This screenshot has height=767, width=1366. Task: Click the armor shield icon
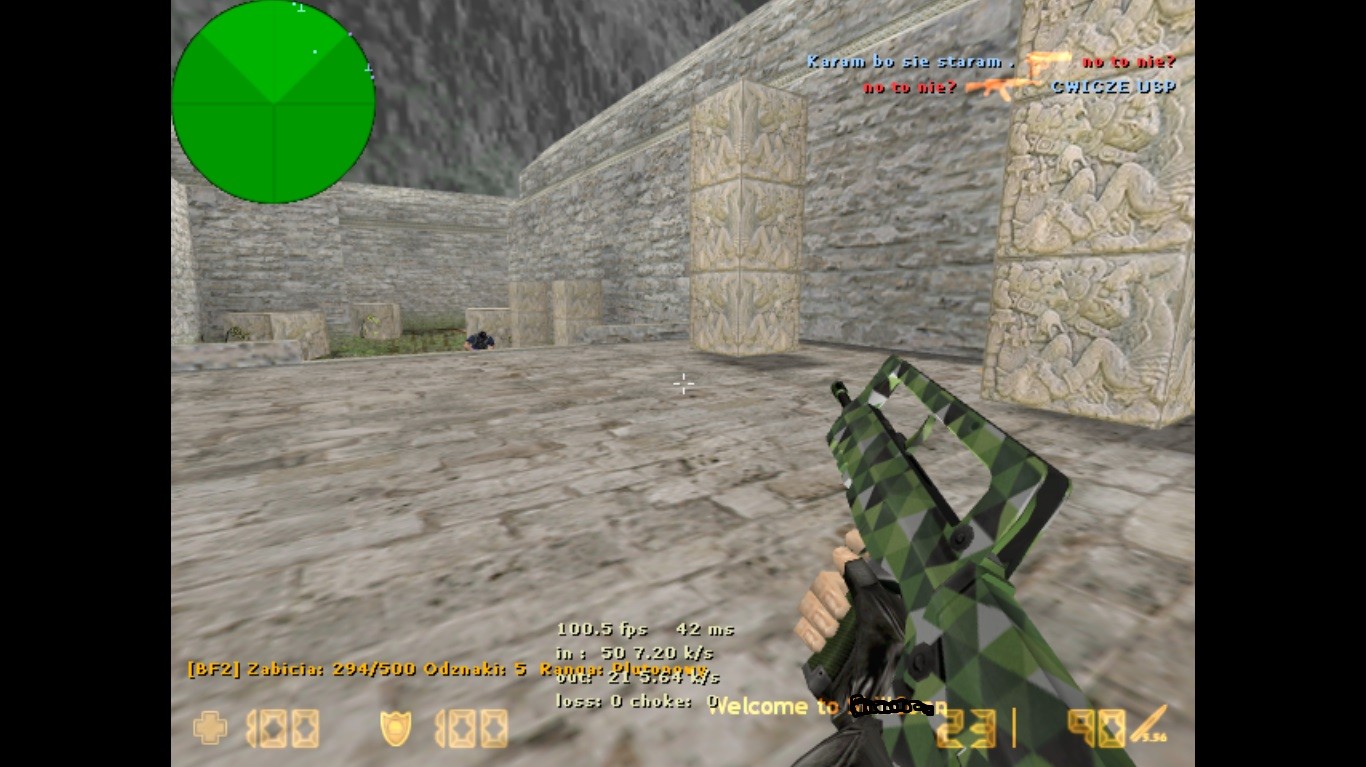[398, 730]
